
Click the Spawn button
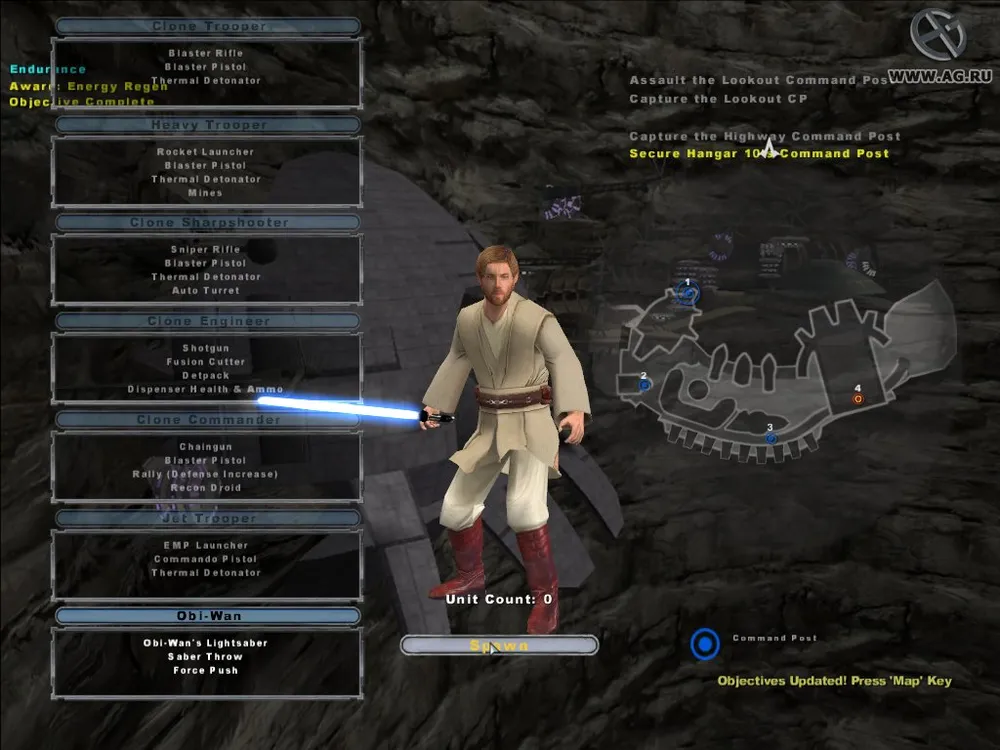click(499, 646)
